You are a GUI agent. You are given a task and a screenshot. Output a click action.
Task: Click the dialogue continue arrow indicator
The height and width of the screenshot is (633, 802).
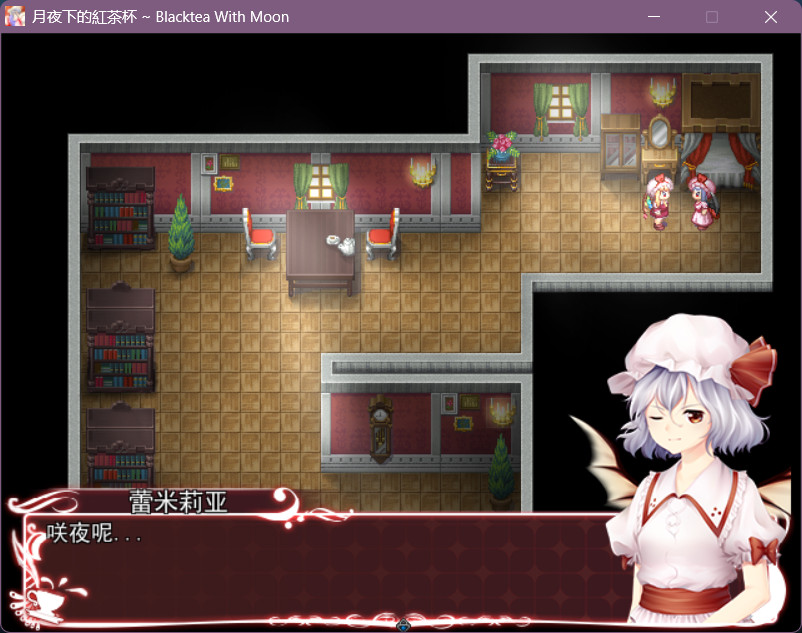(x=403, y=625)
